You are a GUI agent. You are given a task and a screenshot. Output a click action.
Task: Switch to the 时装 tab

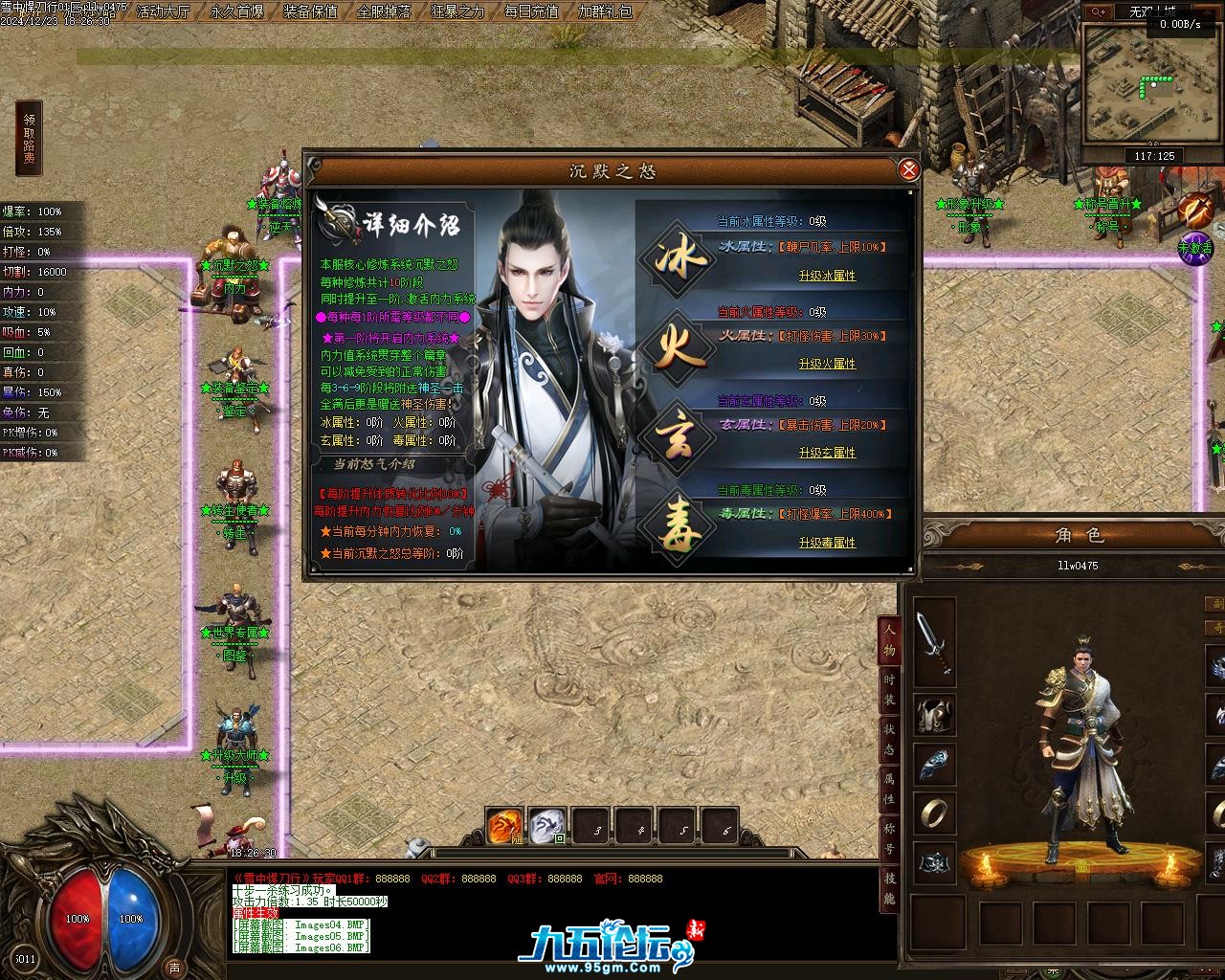pos(889,687)
